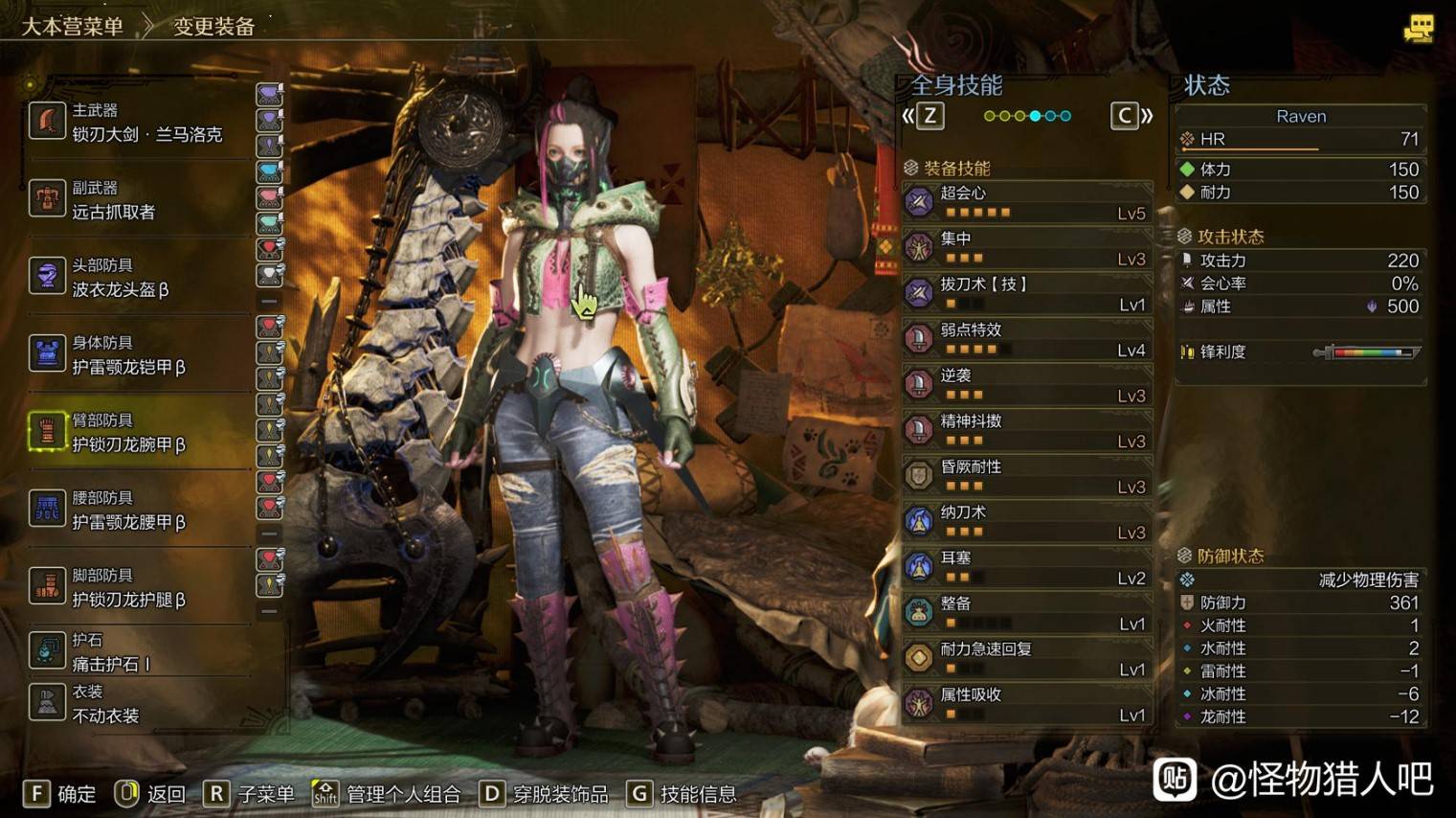
Task: Choose the 耳塞 skill entry
Action: (x=1026, y=567)
